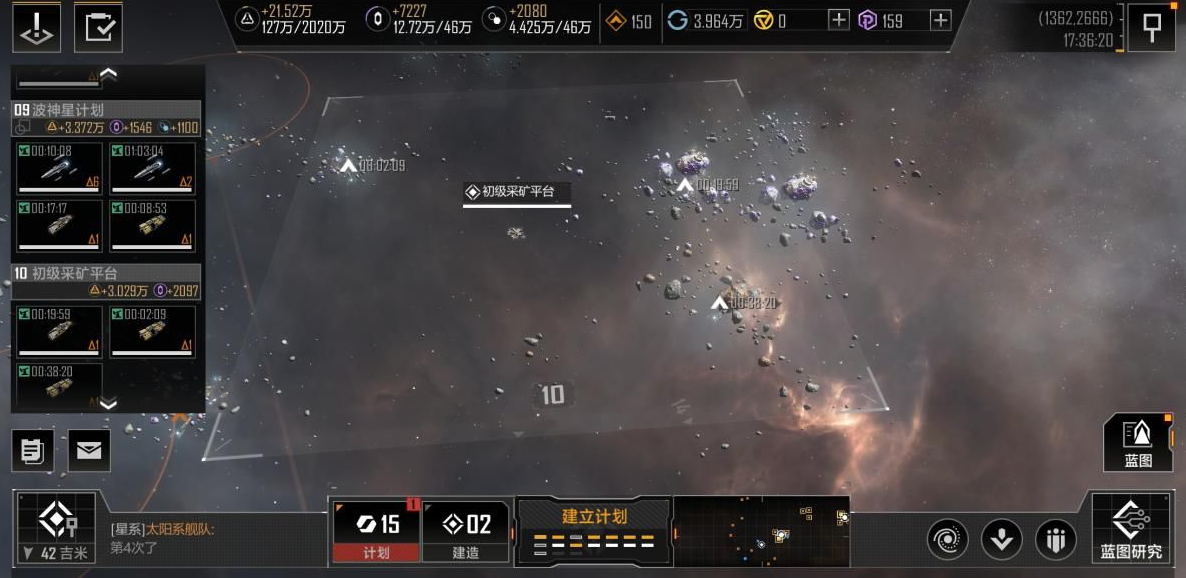
Task: Open the 蓝图 blueprint button
Action: click(x=1138, y=442)
